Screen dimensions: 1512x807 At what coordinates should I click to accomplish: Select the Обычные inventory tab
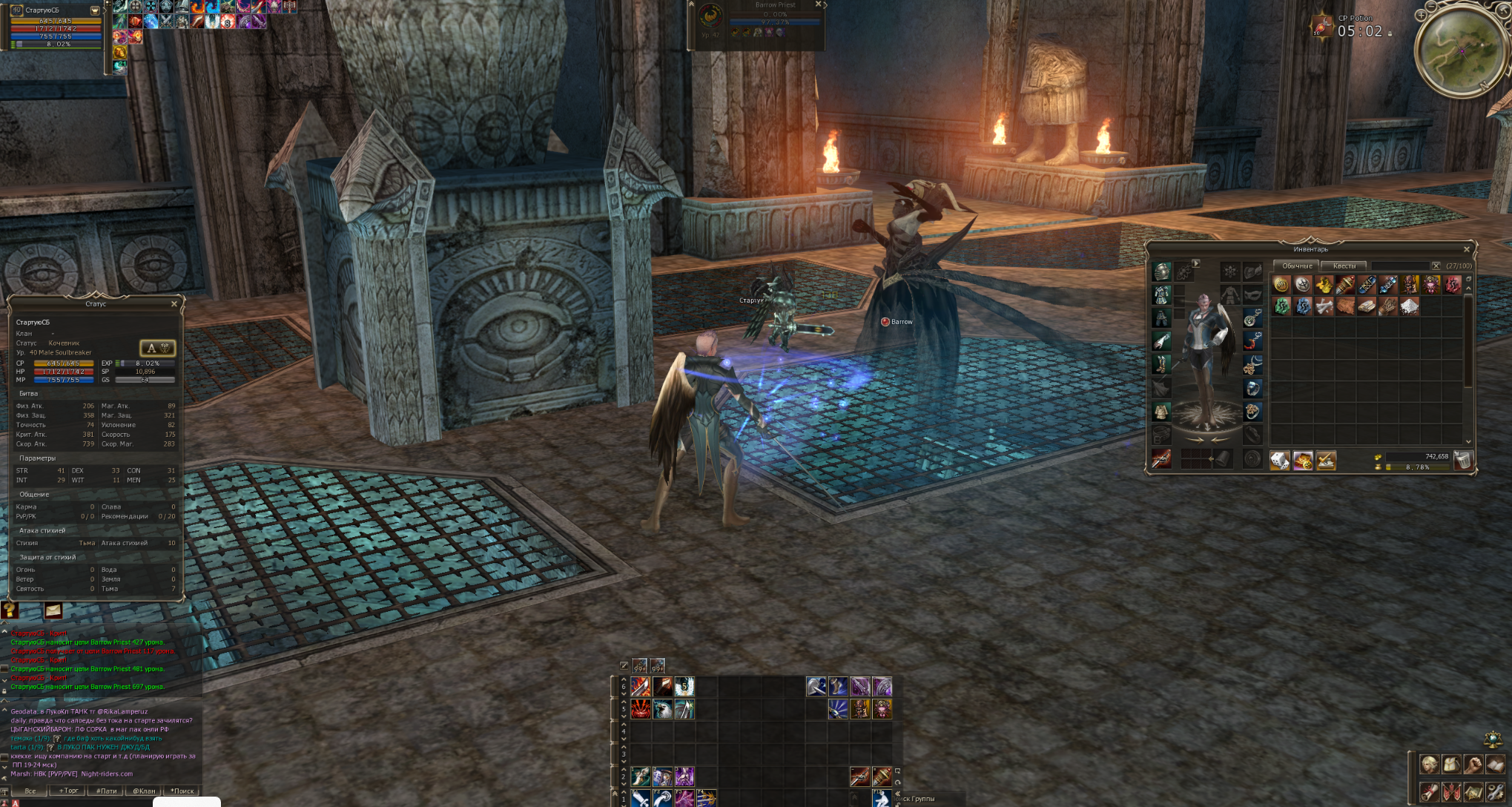(x=1297, y=266)
